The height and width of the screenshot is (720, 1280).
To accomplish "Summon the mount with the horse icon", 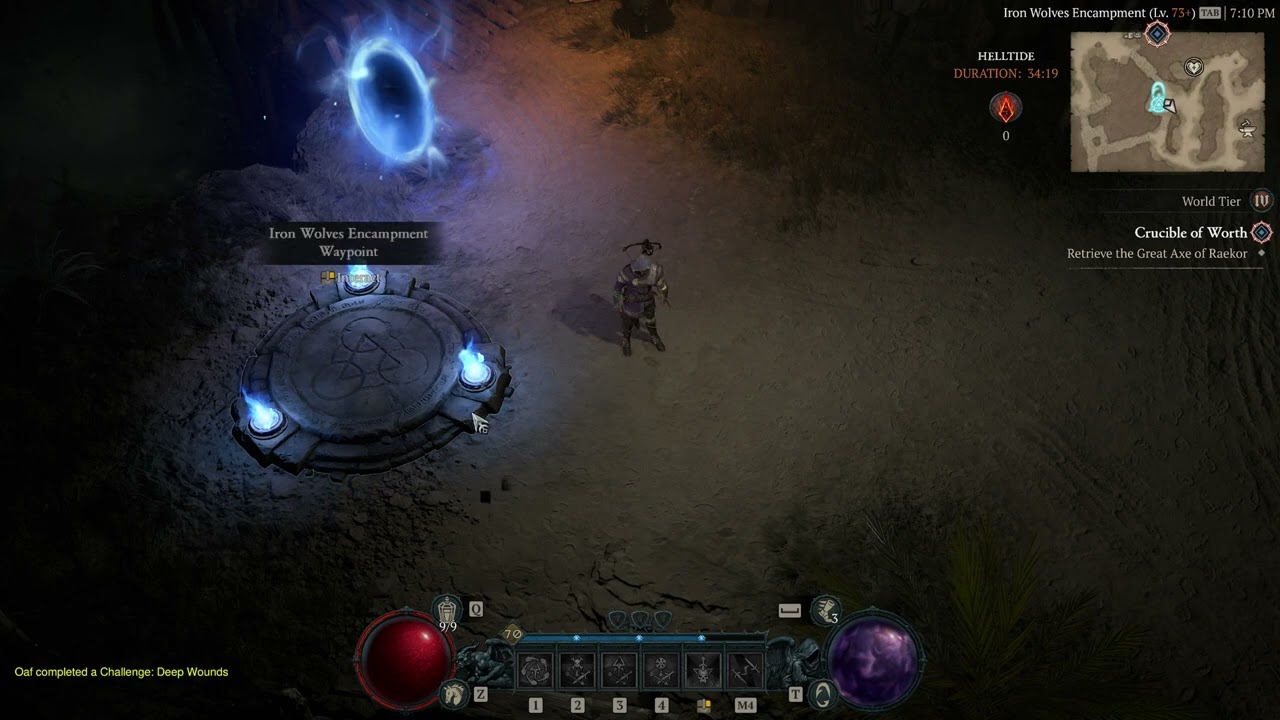I will (454, 692).
